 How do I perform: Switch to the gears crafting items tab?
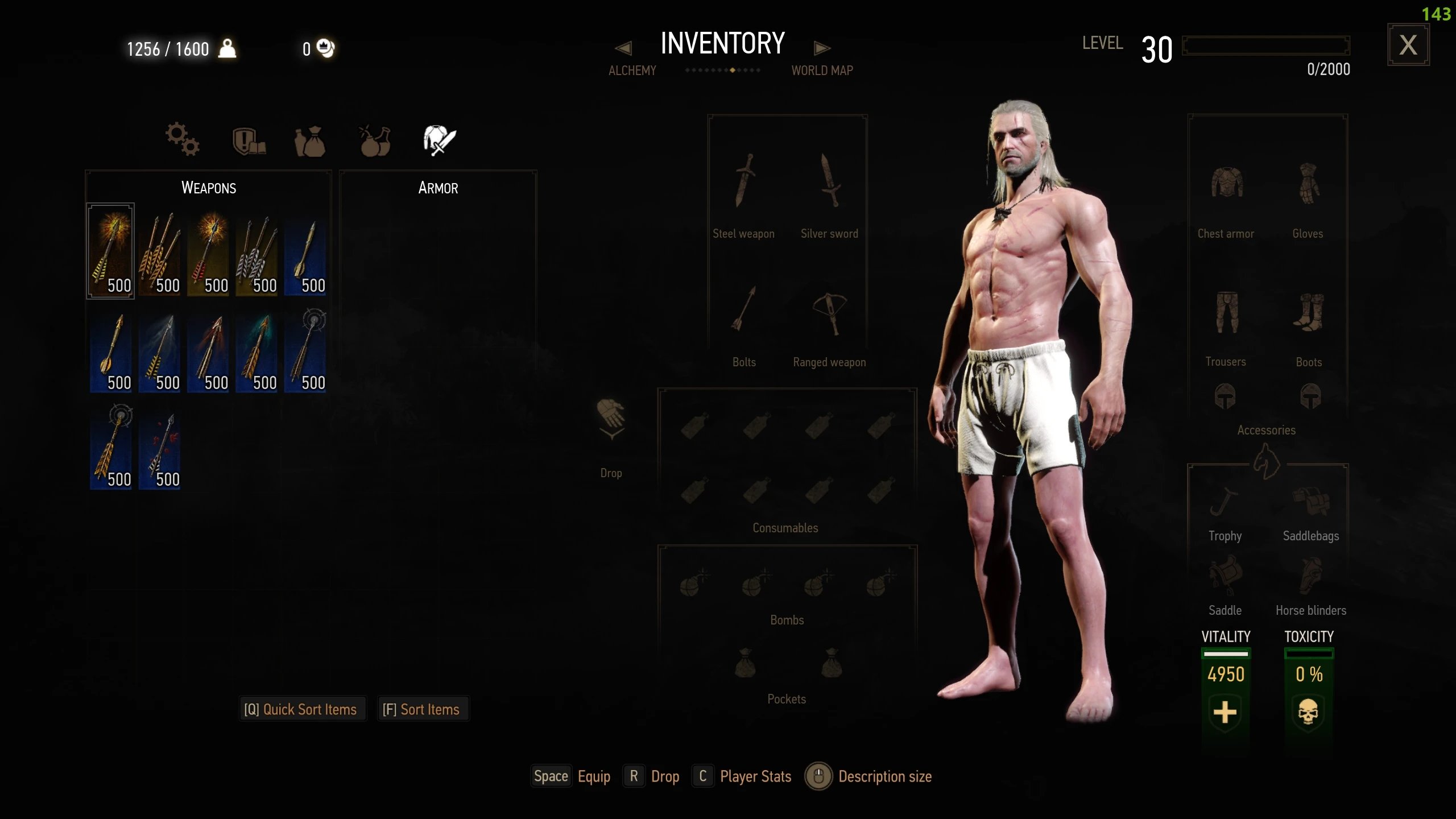[x=182, y=139]
